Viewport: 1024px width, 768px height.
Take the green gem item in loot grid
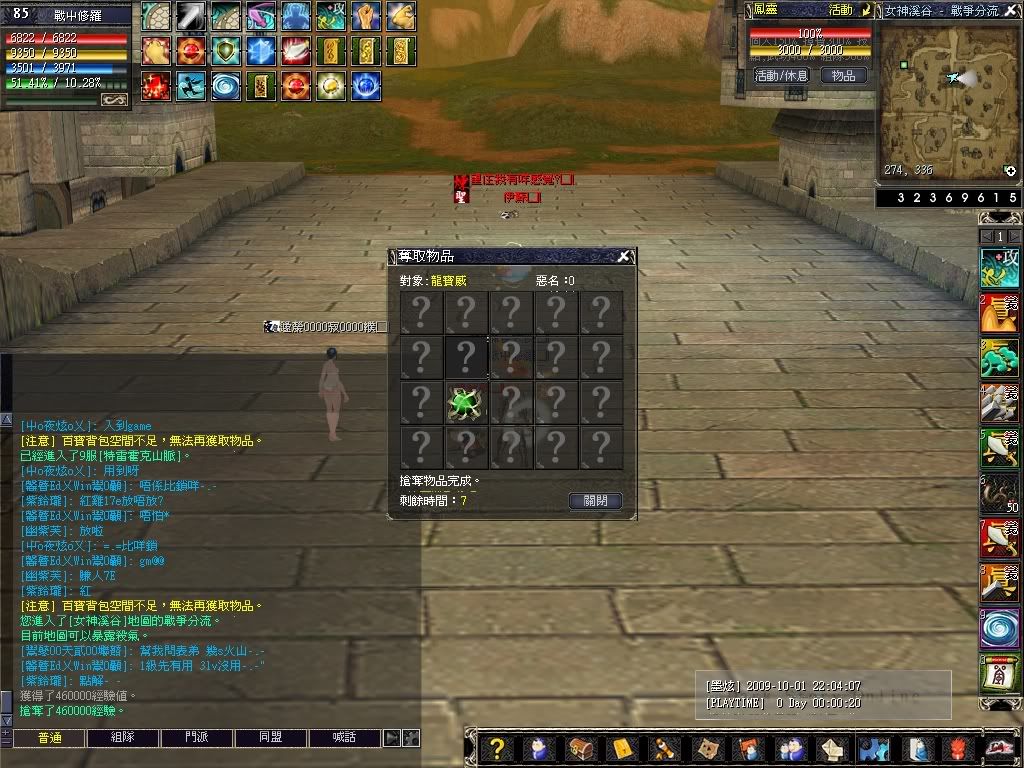point(466,403)
